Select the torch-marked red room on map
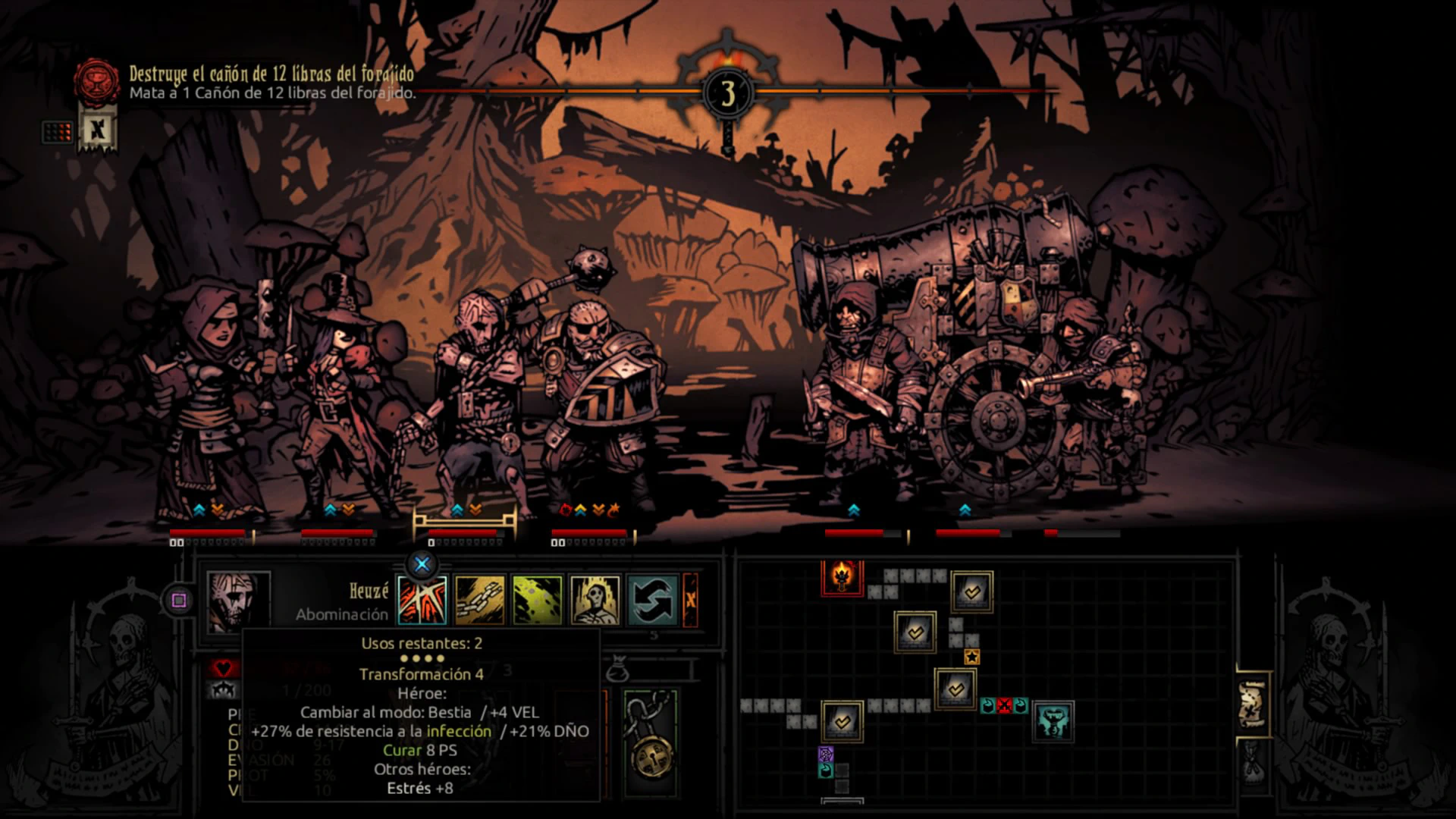1456x819 pixels. point(842,578)
